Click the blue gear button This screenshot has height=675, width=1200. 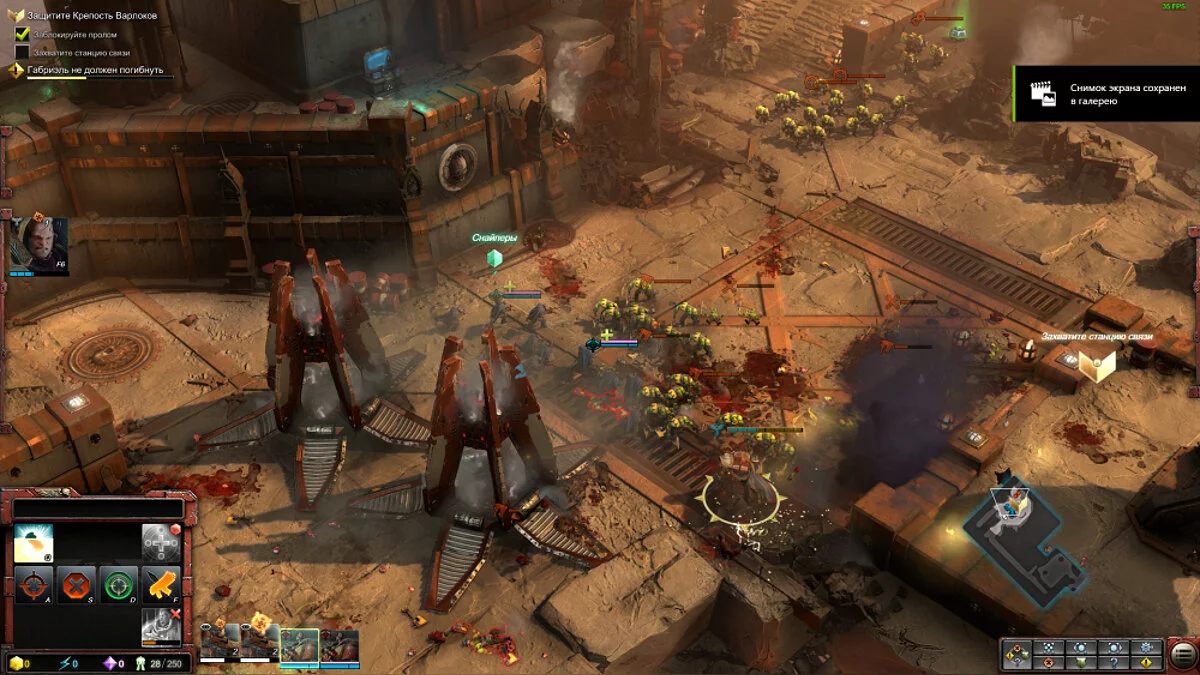coord(1147,647)
